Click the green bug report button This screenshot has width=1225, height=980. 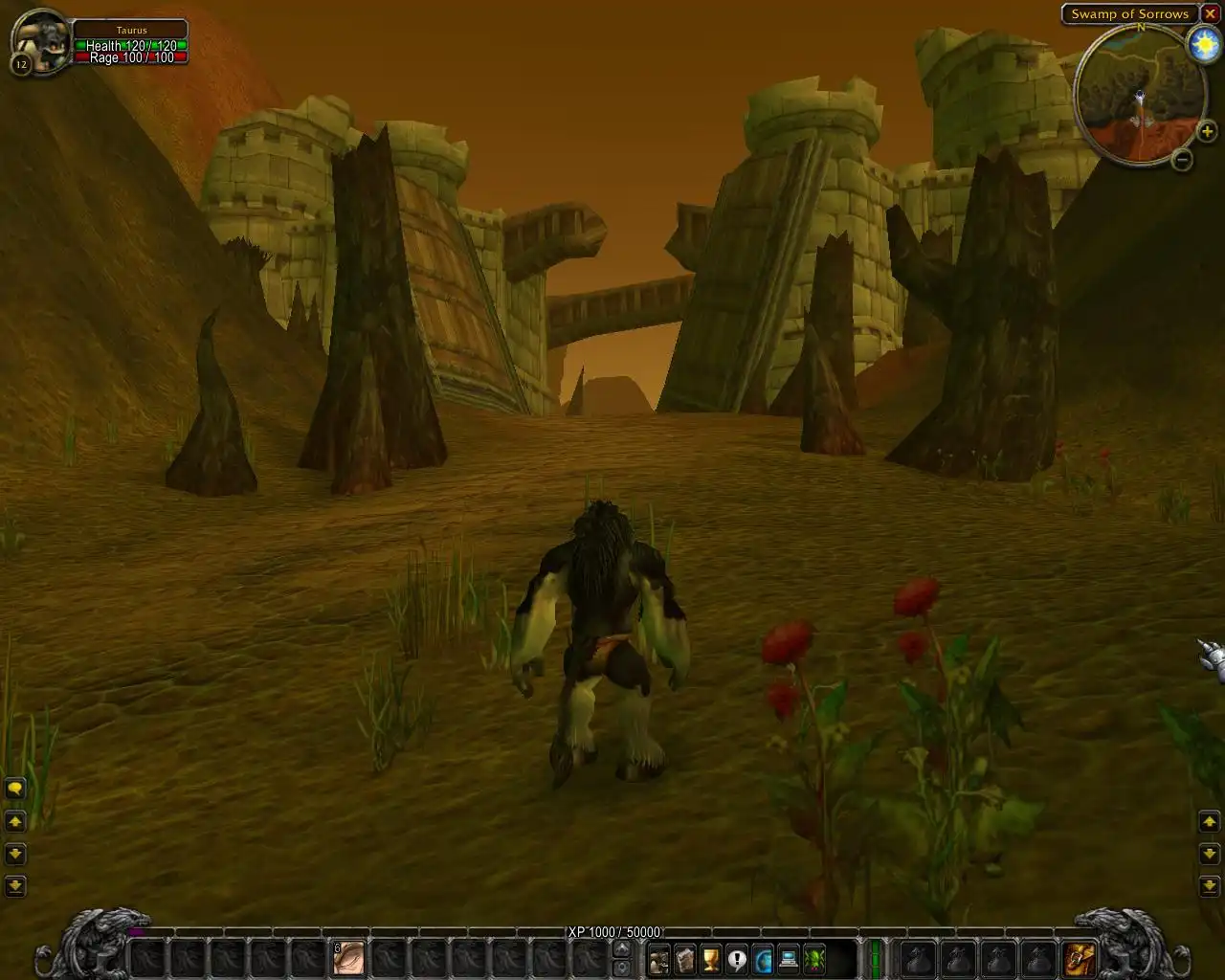[814, 958]
